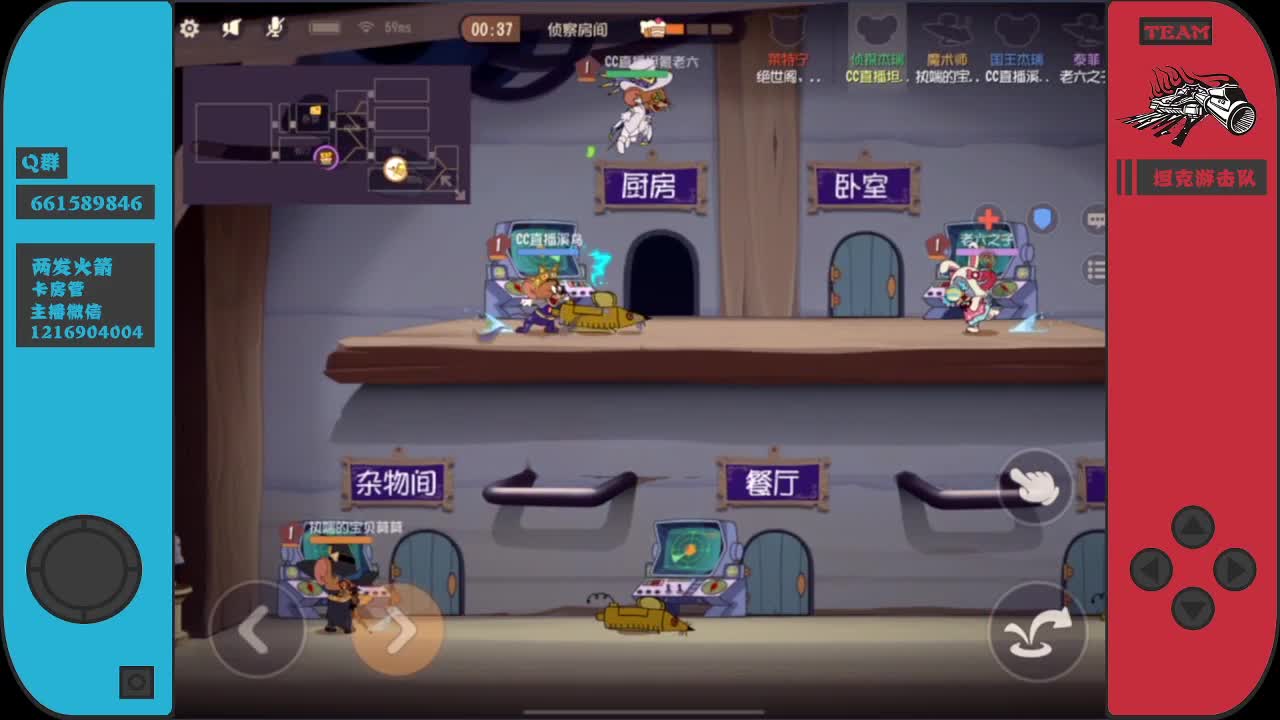
Task: Use the virtual joystick on blue panel
Action: [x=84, y=567]
